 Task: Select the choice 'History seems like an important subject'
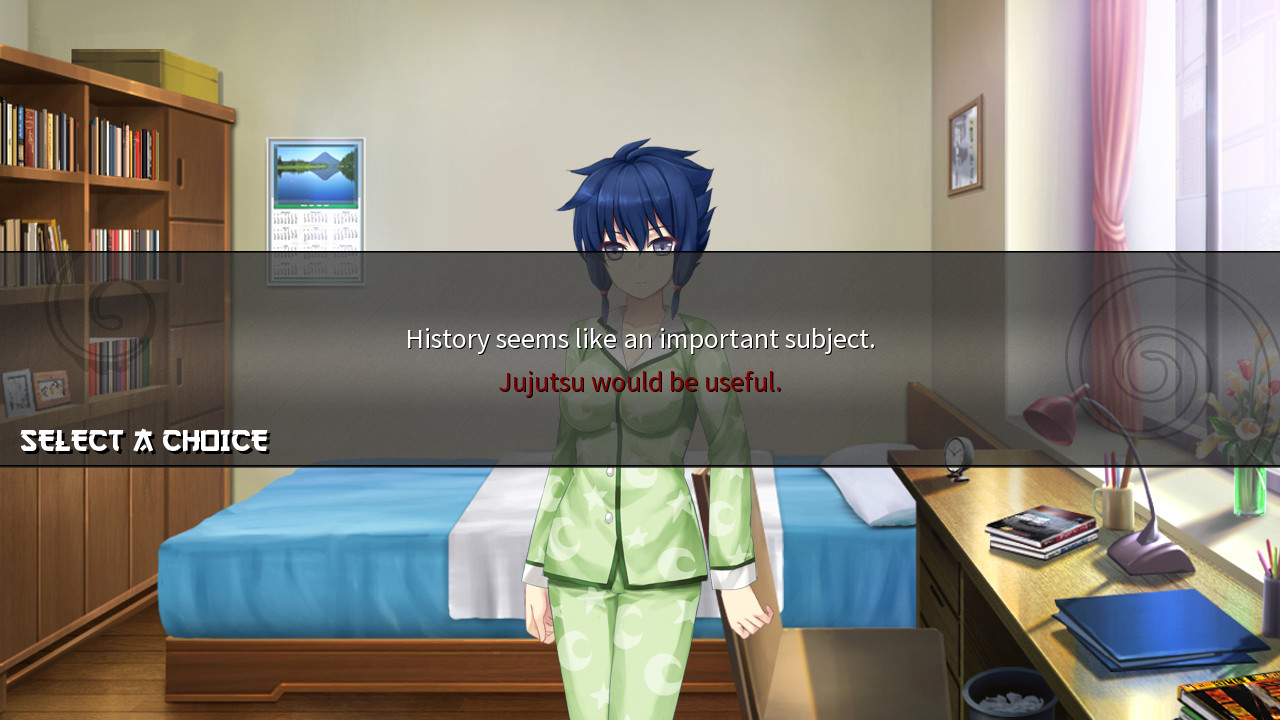tap(640, 338)
